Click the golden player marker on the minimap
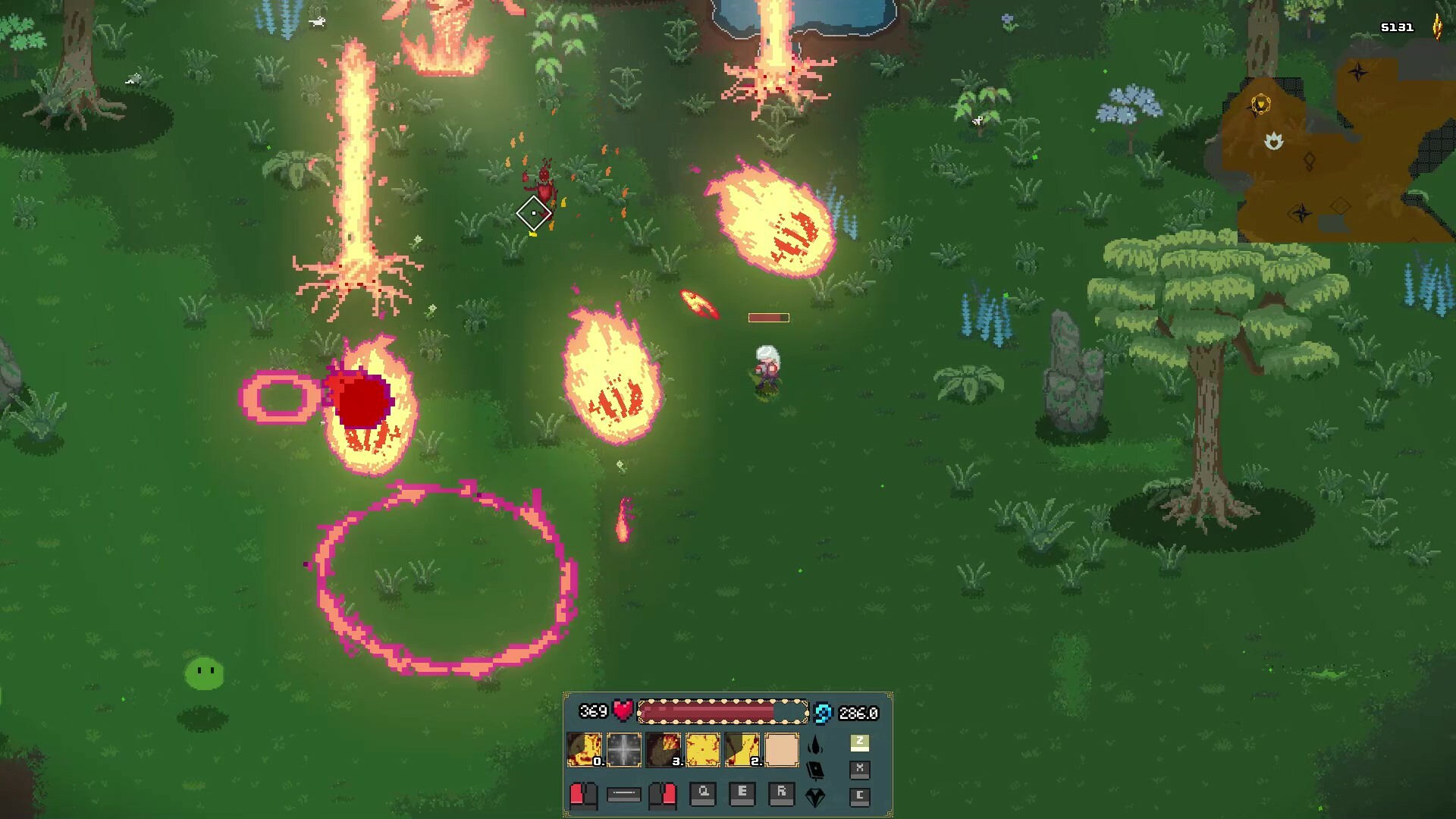 tap(1261, 104)
